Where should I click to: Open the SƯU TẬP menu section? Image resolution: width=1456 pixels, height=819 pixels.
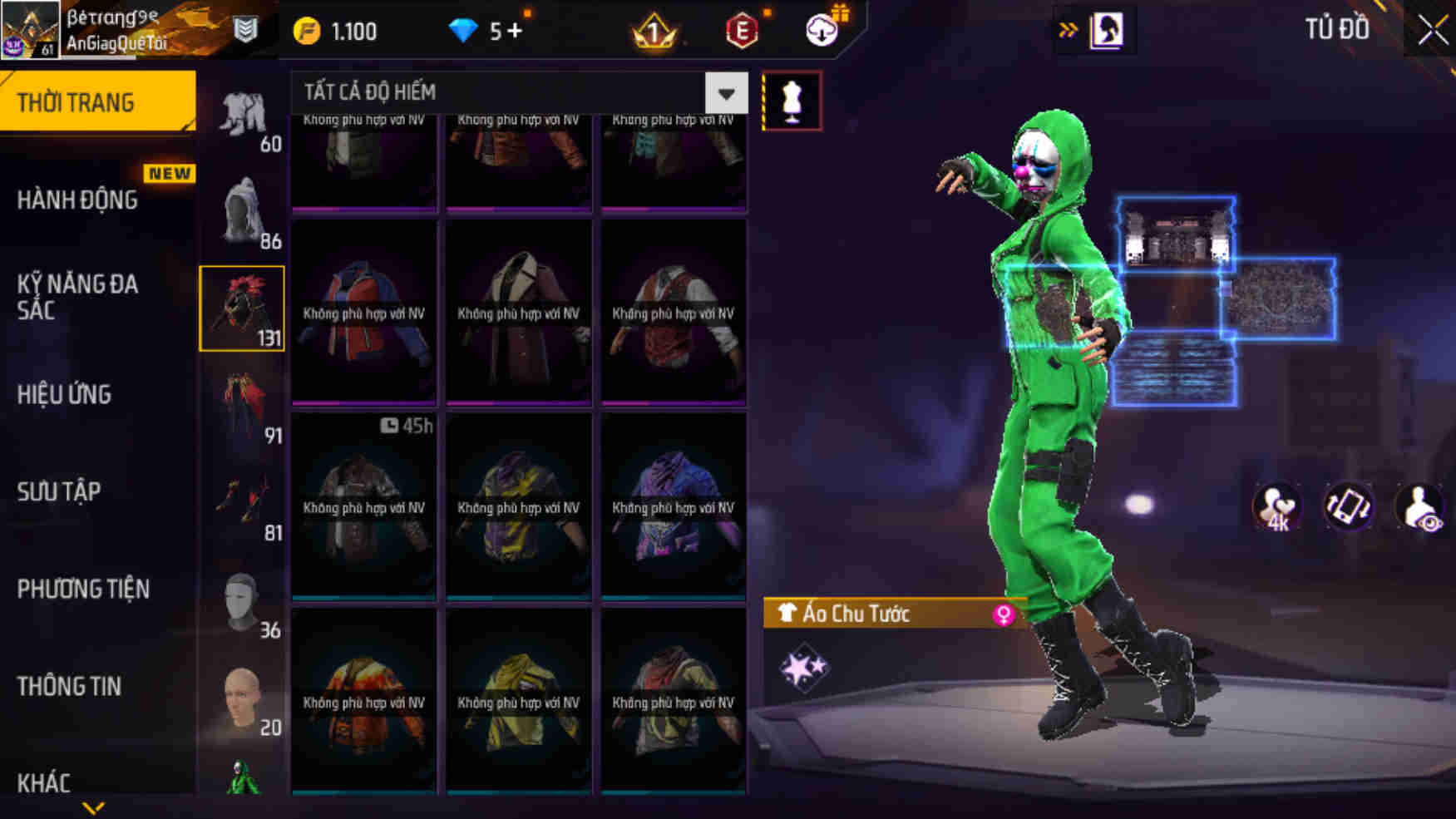(x=60, y=491)
